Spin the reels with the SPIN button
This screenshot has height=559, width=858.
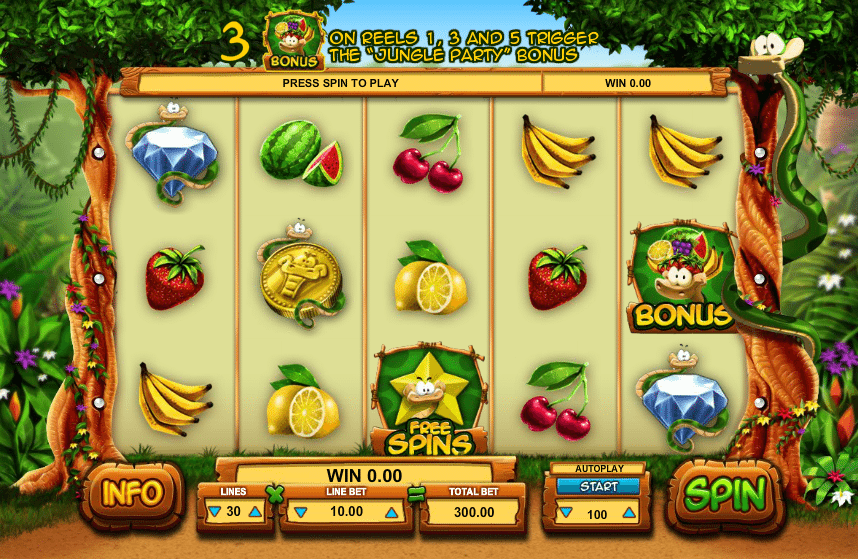pyautogui.click(x=726, y=494)
